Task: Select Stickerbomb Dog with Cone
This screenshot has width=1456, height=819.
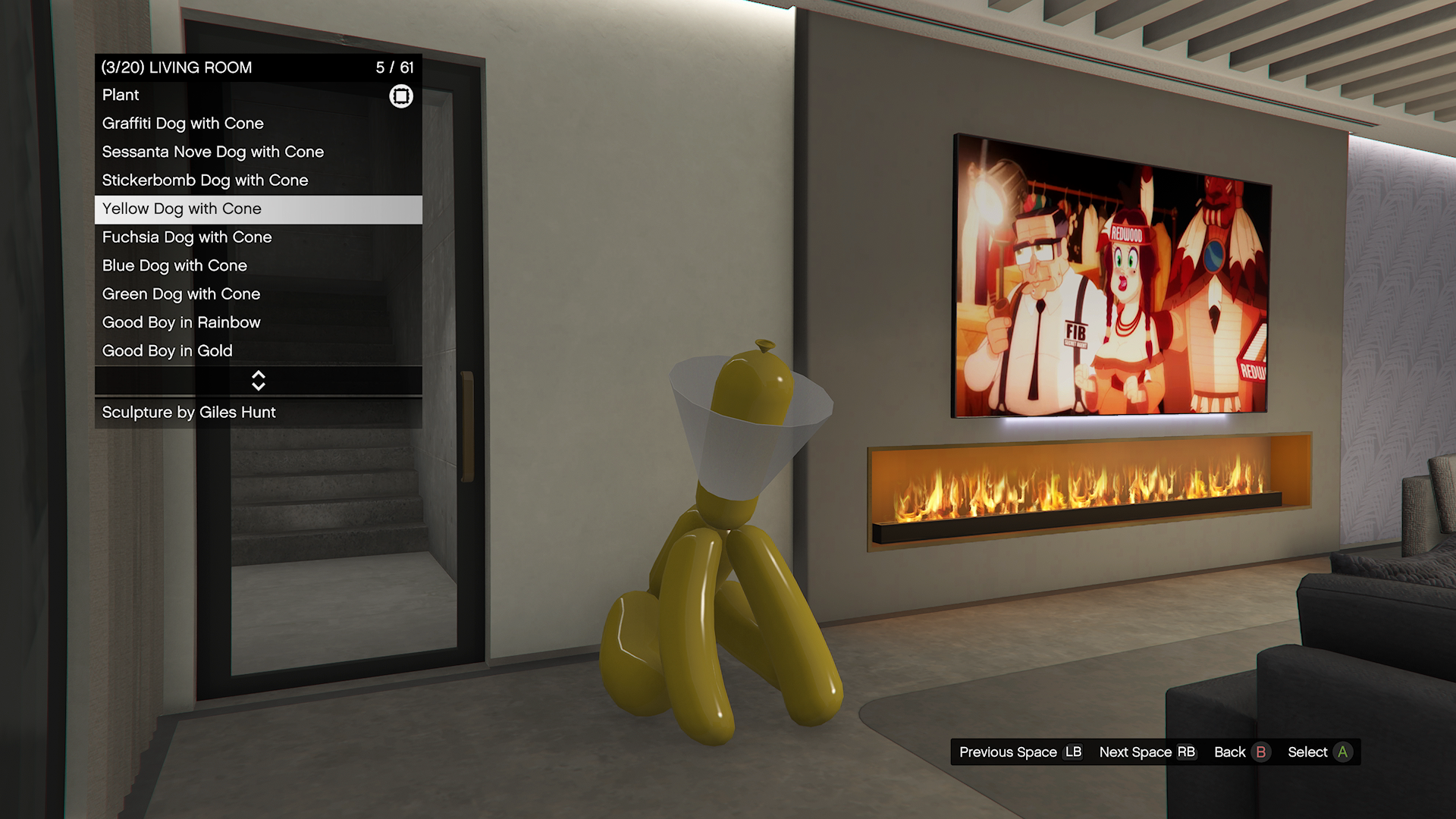Action: click(258, 180)
